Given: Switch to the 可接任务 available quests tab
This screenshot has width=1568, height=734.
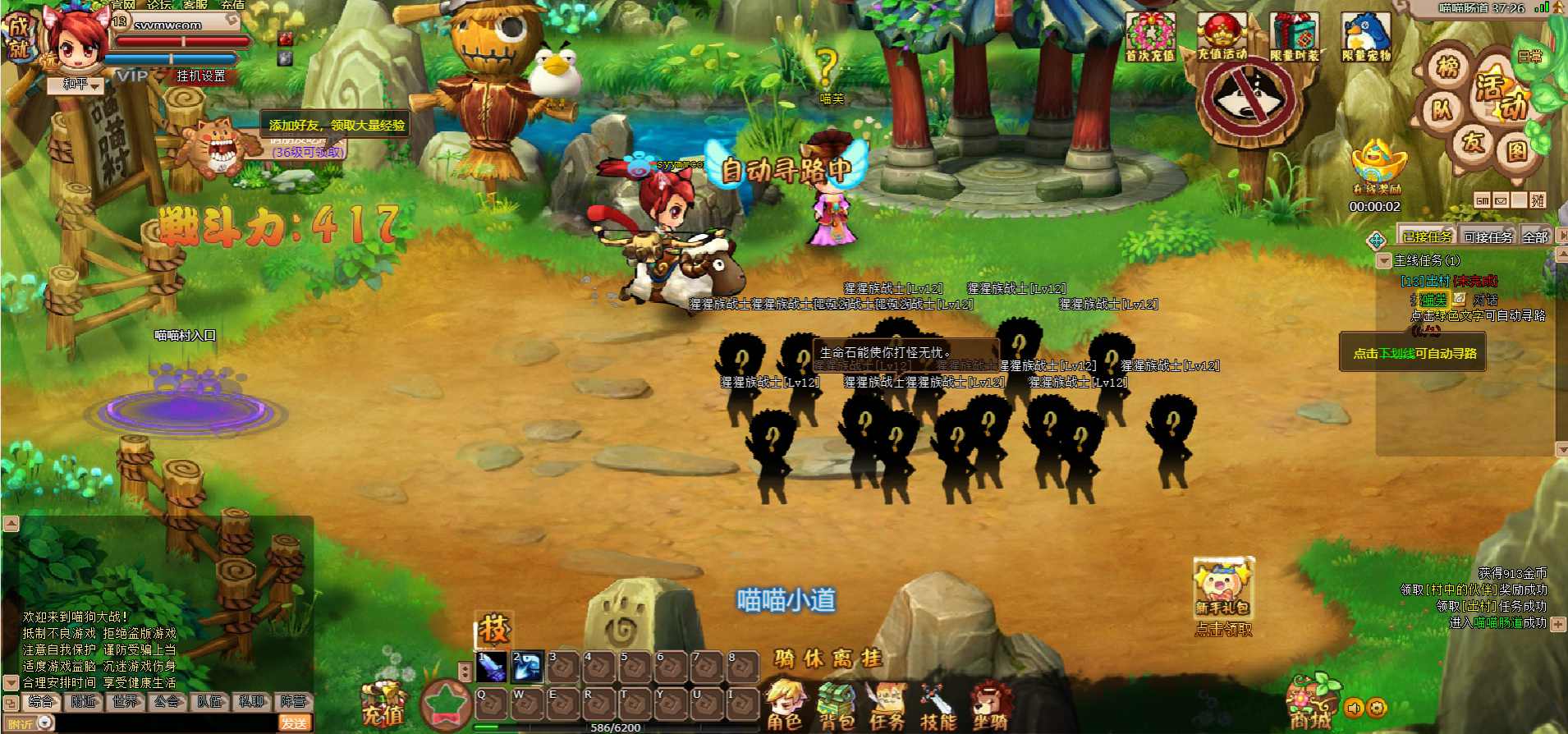Looking at the screenshot, I should coord(1488,237).
